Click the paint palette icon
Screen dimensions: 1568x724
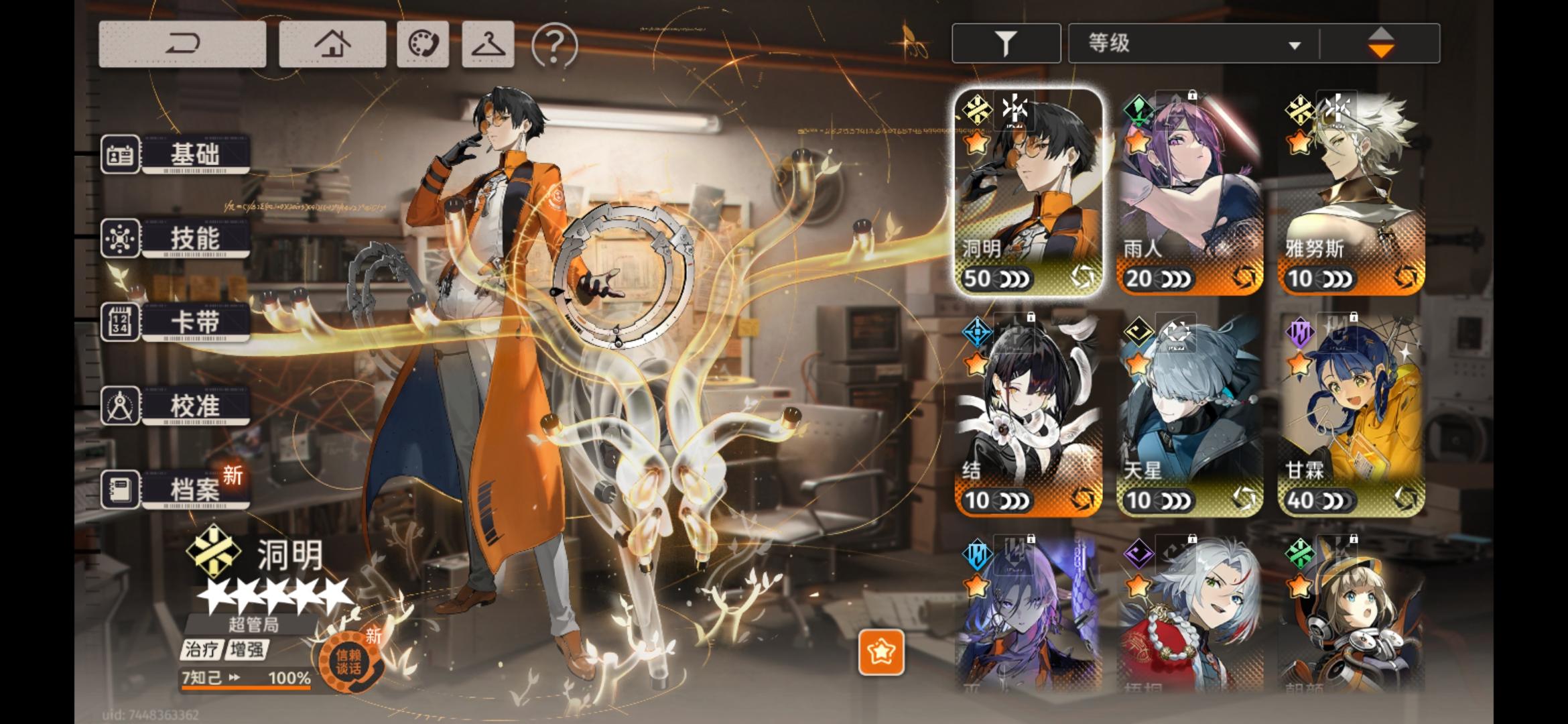coord(422,43)
